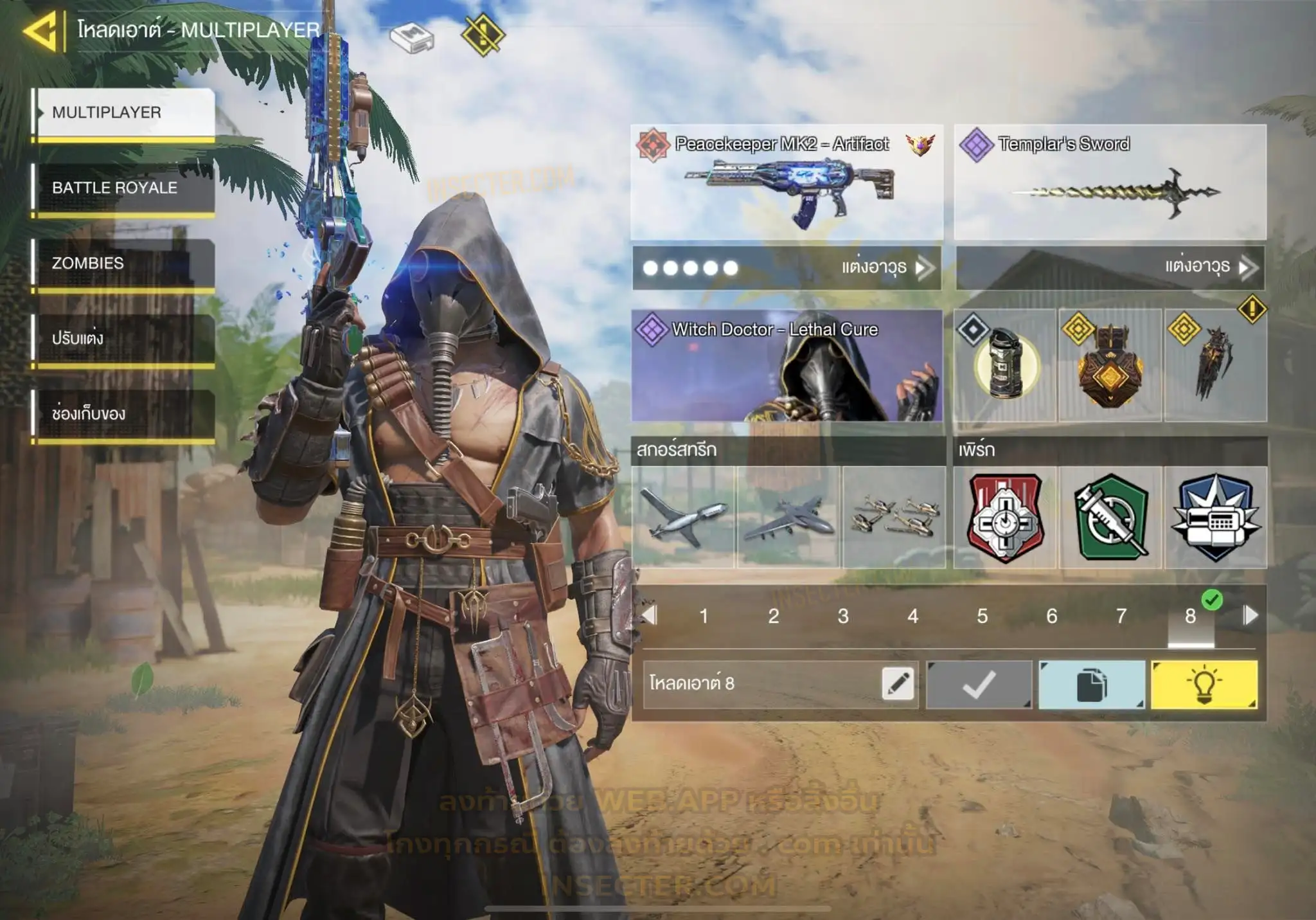Screen dimensions: 1316x920
Task: Copy loadout with the blue duplicate button
Action: click(1091, 685)
